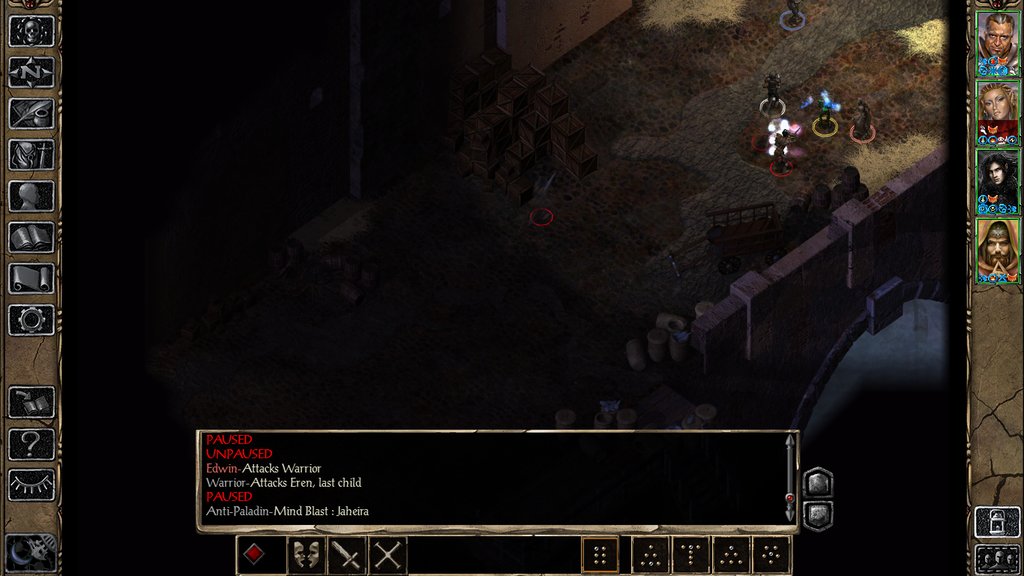
Task: Select the dark-haired character portrait
Action: pos(997,178)
